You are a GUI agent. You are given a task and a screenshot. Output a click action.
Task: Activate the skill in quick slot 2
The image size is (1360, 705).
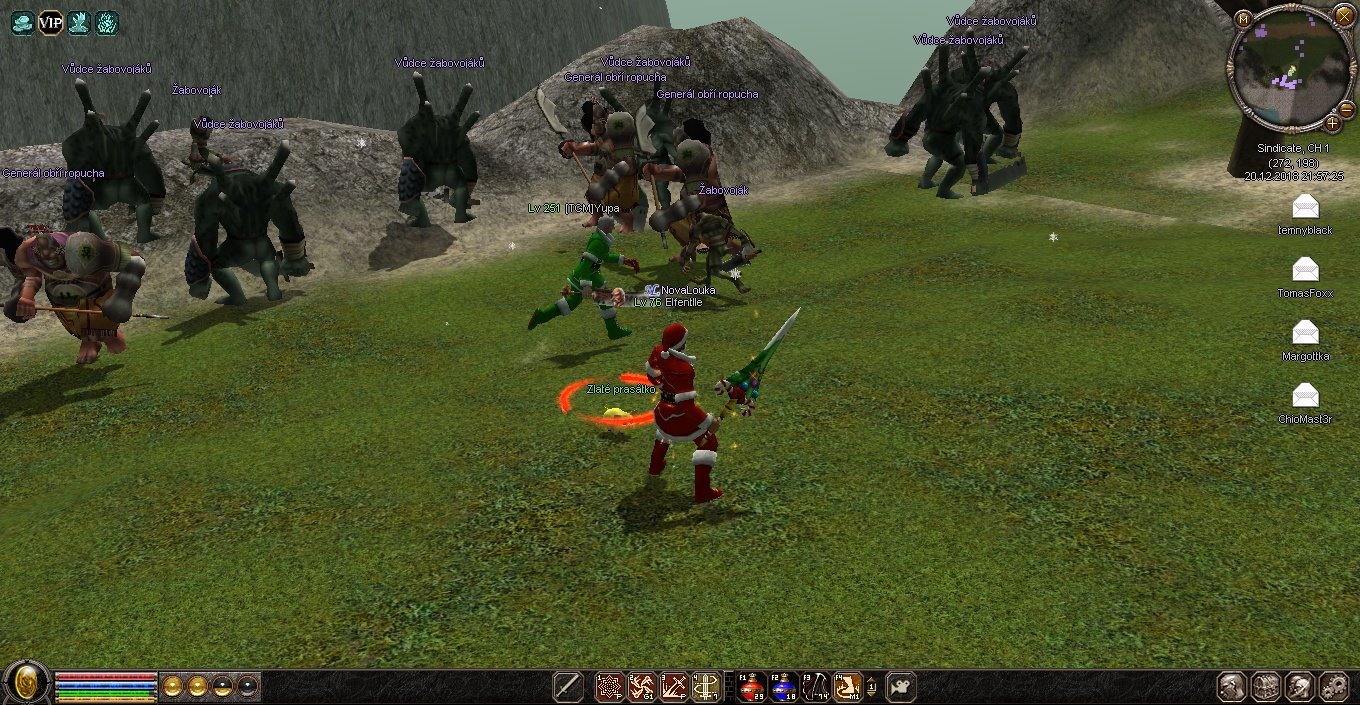pyautogui.click(x=642, y=687)
